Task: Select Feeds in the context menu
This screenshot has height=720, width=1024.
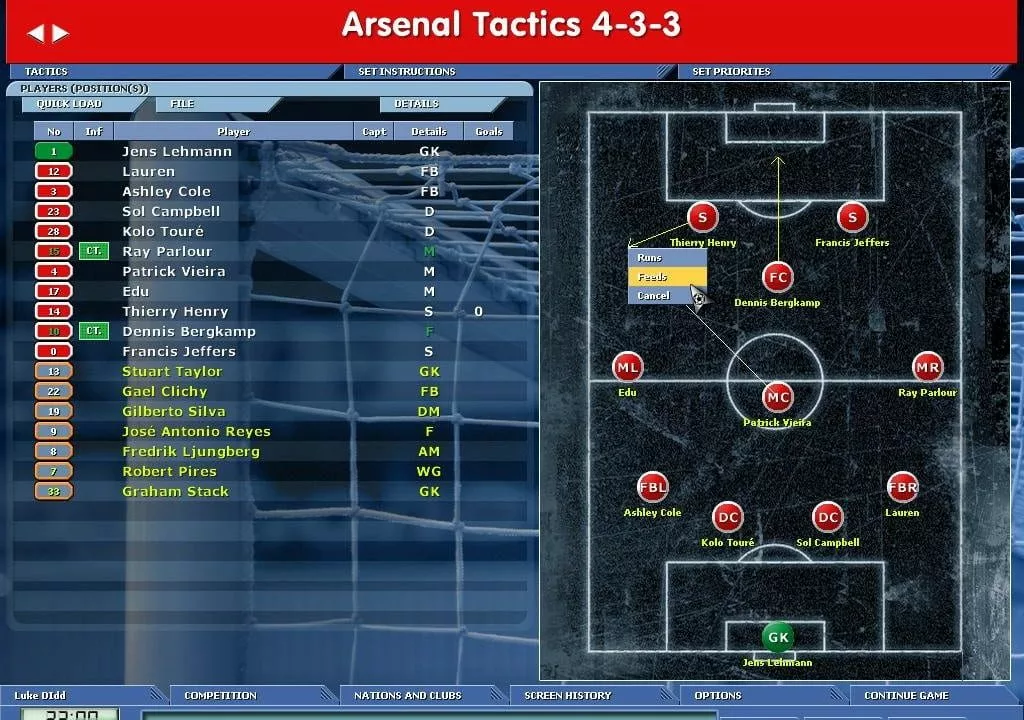Action: (667, 277)
